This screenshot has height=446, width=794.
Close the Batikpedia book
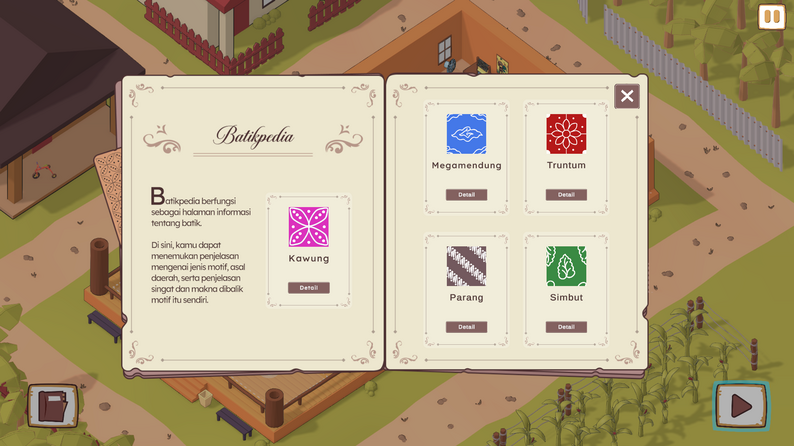(627, 96)
